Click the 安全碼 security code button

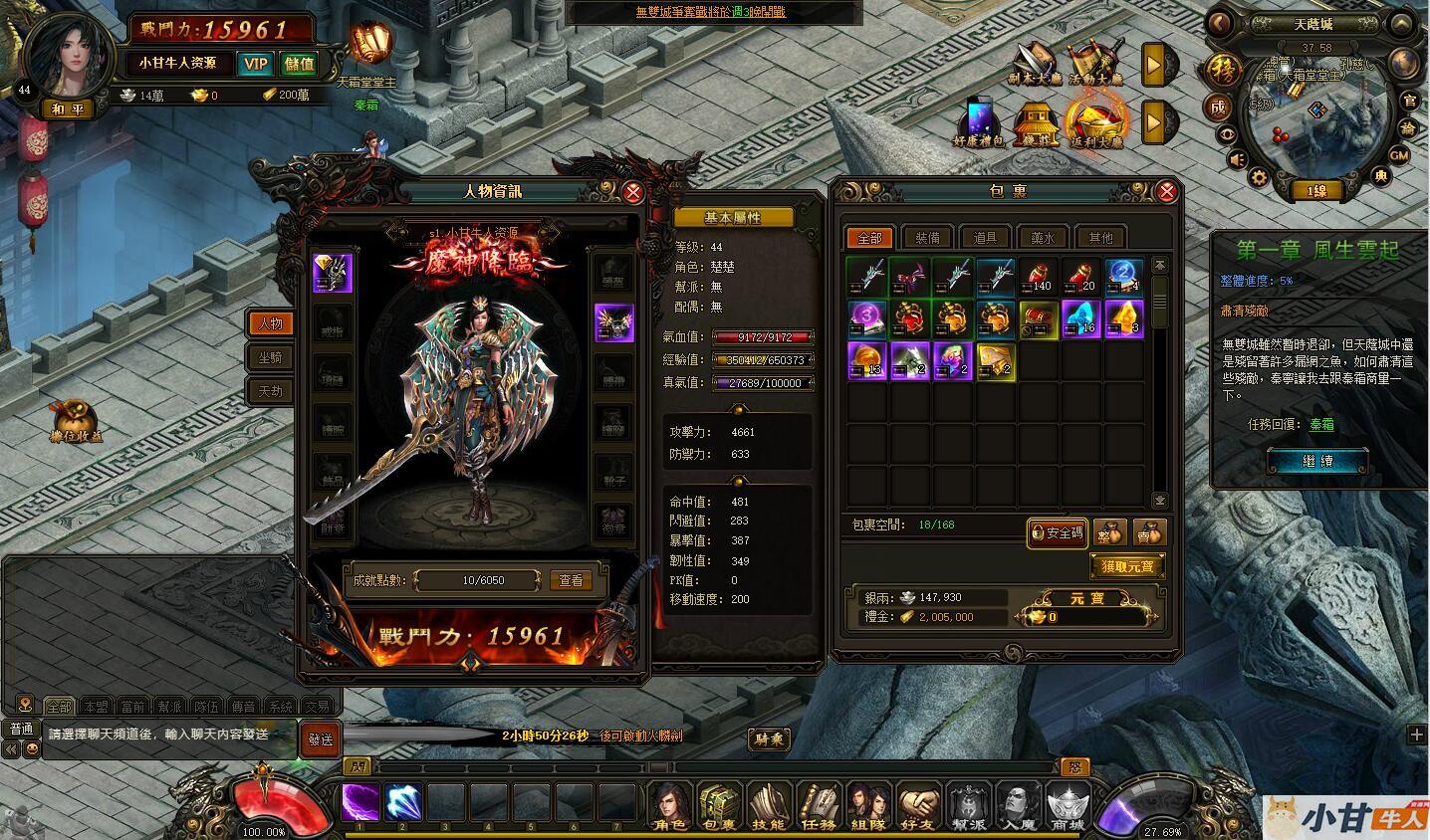coord(1057,532)
